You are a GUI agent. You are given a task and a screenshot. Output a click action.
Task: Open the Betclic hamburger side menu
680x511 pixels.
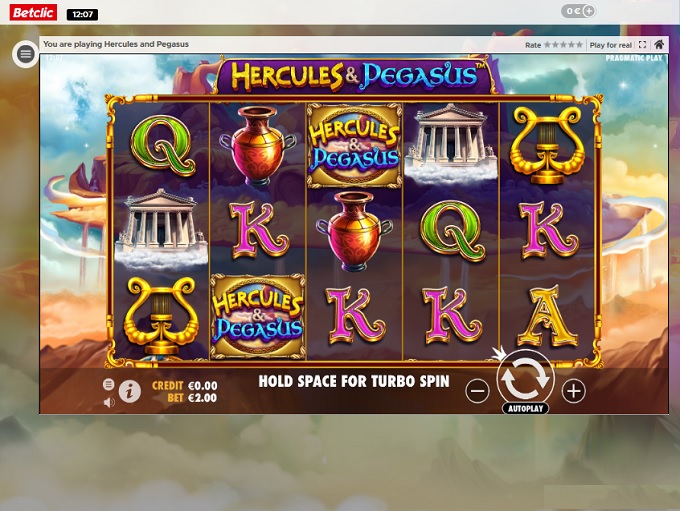26,54
